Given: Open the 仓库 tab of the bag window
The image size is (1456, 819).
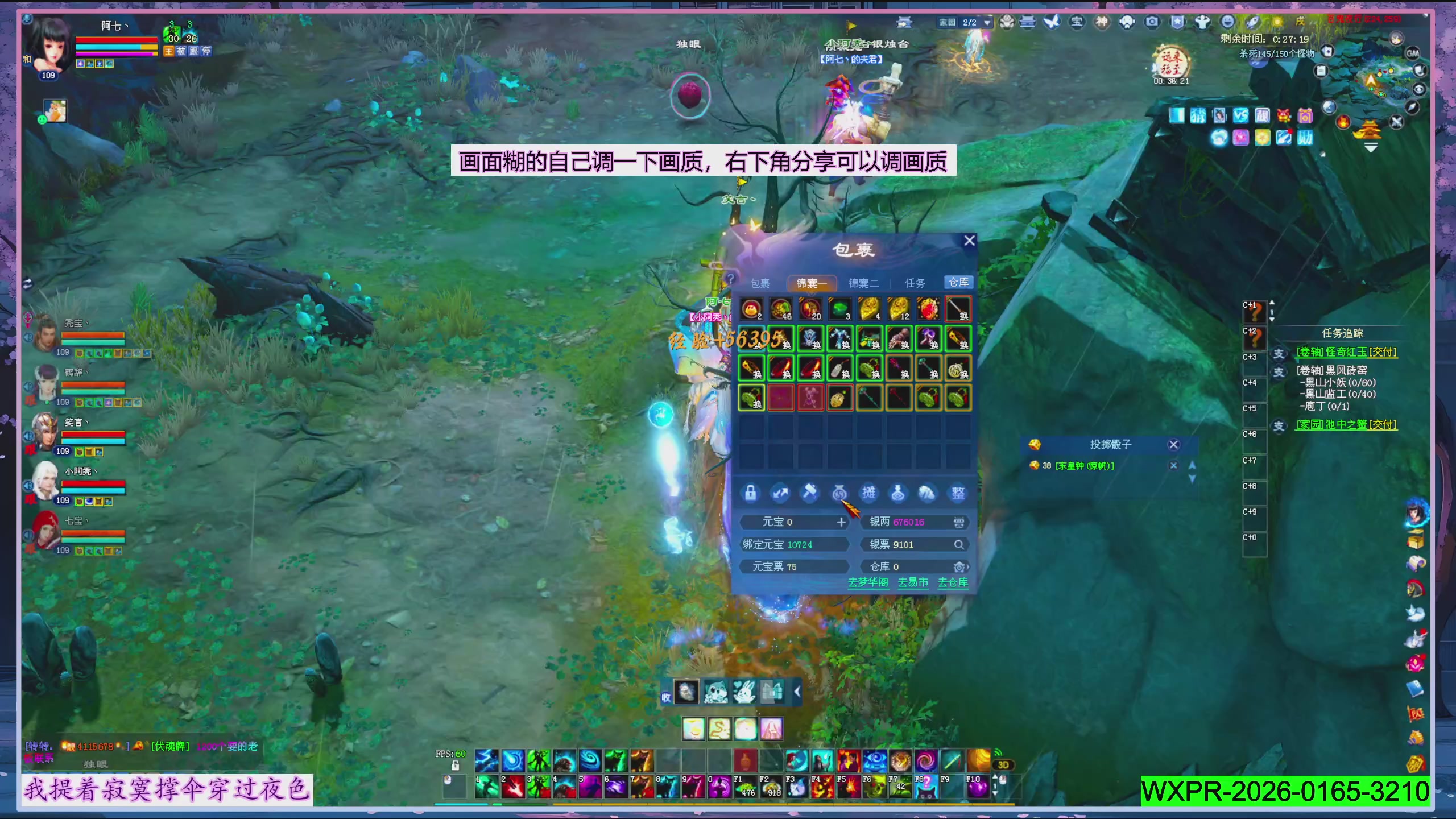Looking at the screenshot, I should [x=959, y=282].
